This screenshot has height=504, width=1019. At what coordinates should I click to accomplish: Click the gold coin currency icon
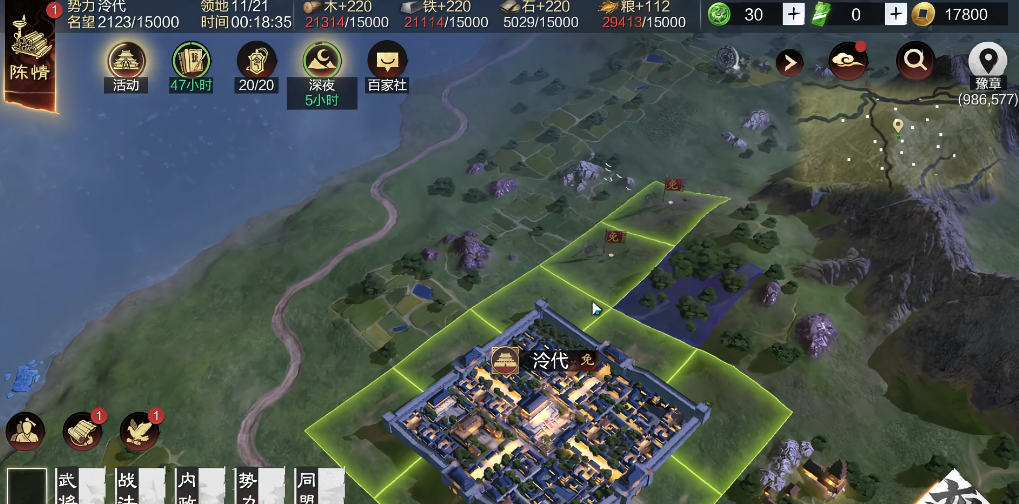(x=927, y=14)
